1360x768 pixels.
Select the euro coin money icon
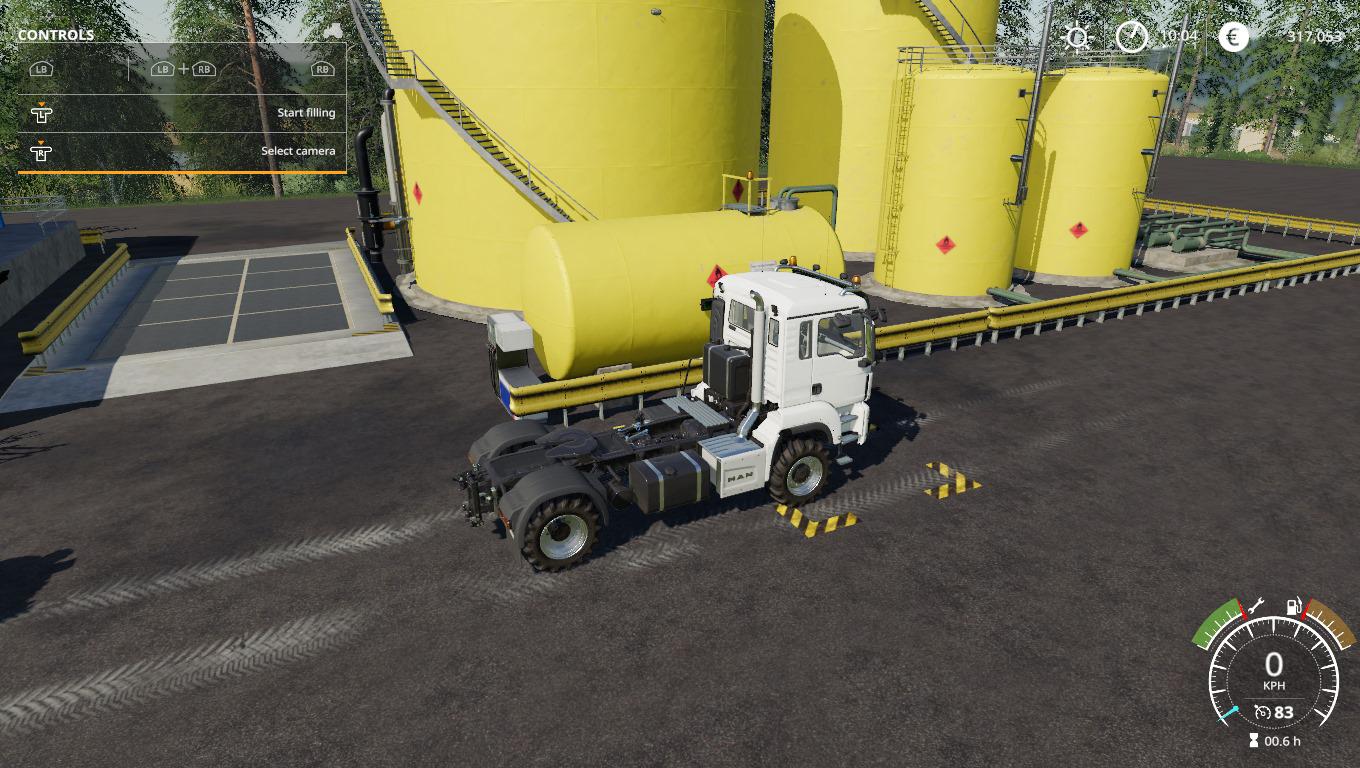[x=1234, y=37]
